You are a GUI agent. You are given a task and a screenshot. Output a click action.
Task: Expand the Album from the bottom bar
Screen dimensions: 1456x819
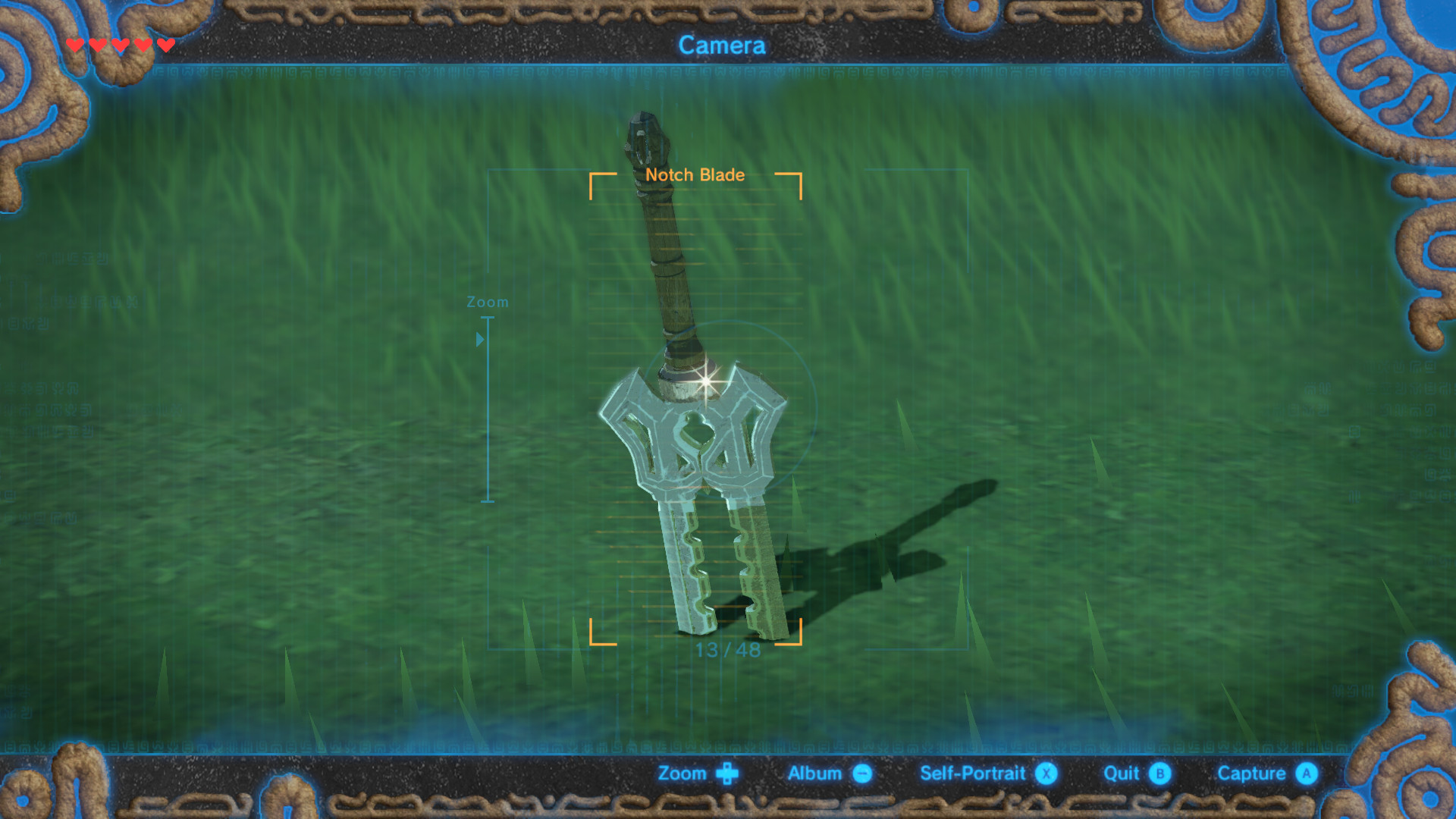(817, 773)
